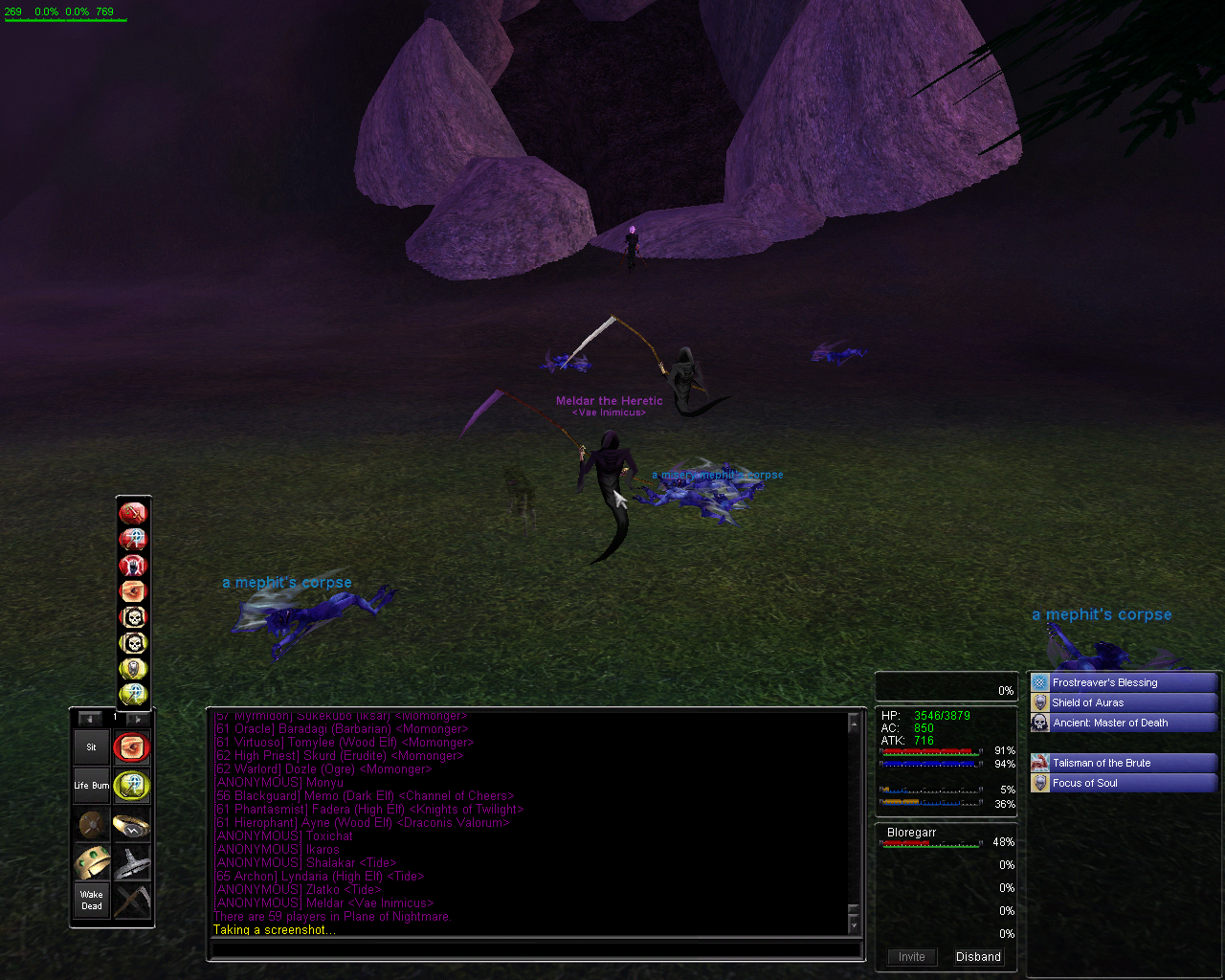Cast the red raised-hand spell gem
Viewport: 1225px width, 980px height.
133,566
